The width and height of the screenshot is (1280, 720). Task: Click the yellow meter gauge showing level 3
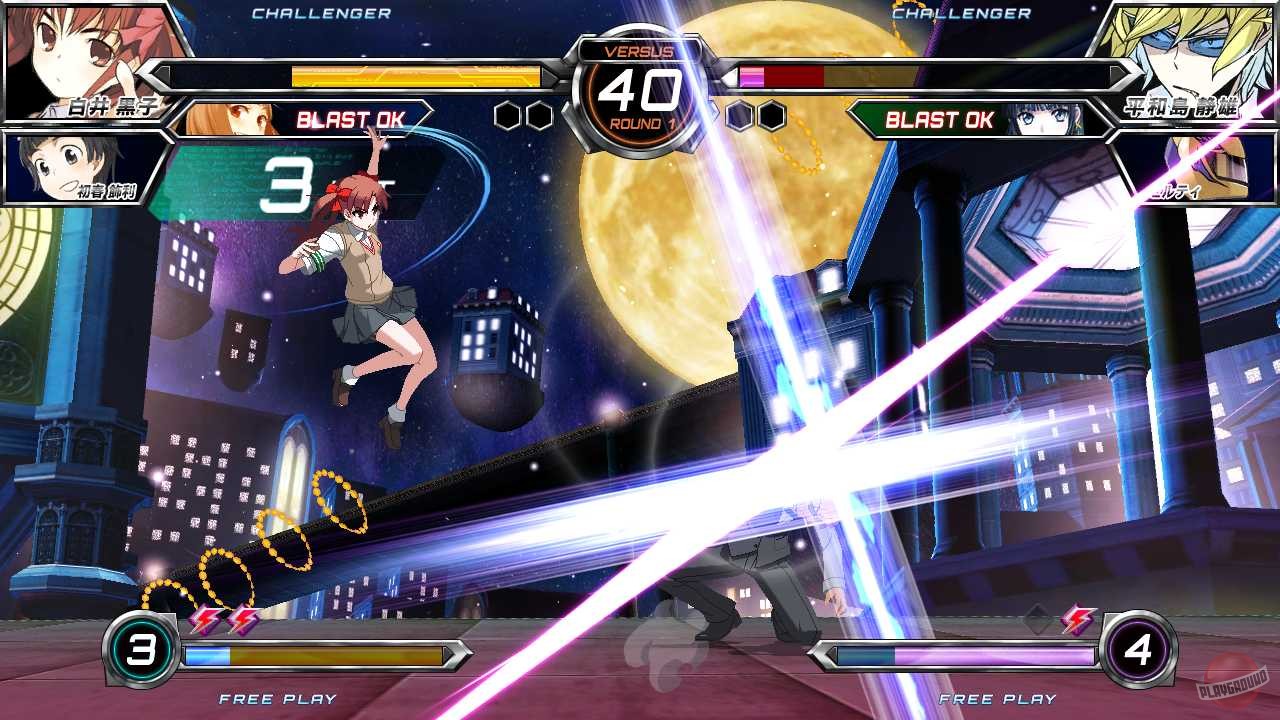310,655
